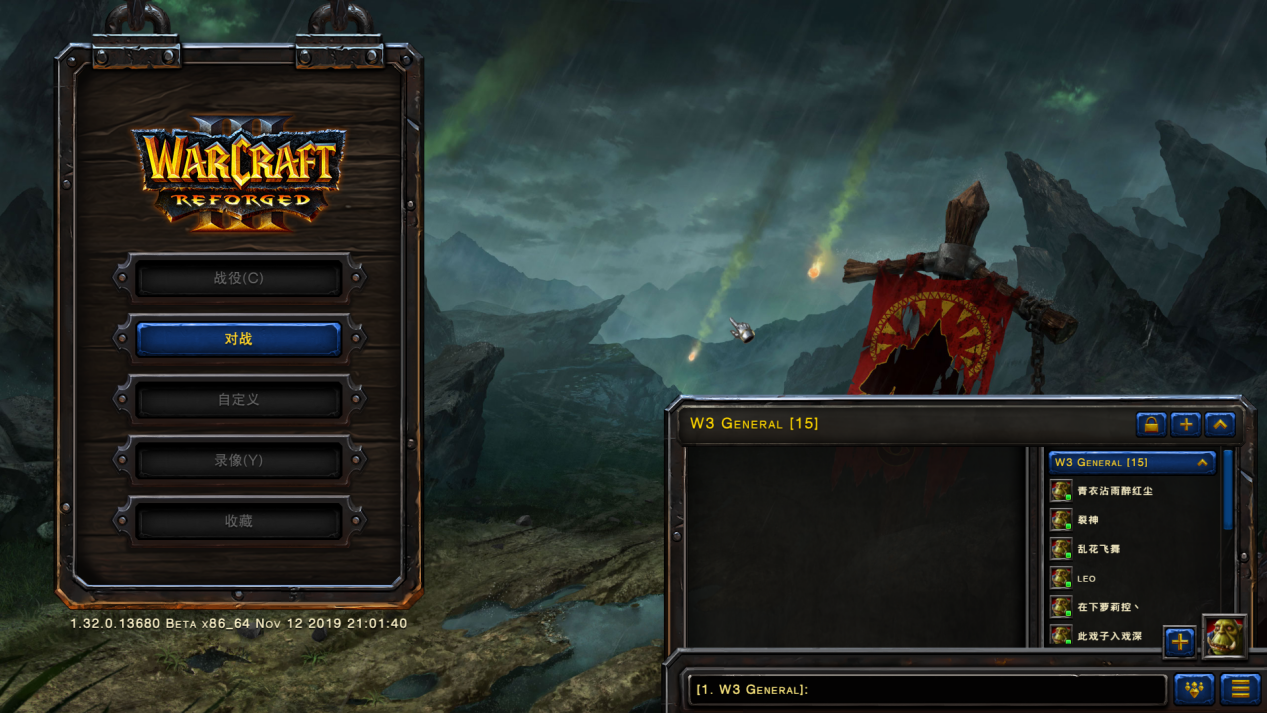Choose player 乱花飞舞 from the list
1267x713 pixels.
click(1098, 549)
